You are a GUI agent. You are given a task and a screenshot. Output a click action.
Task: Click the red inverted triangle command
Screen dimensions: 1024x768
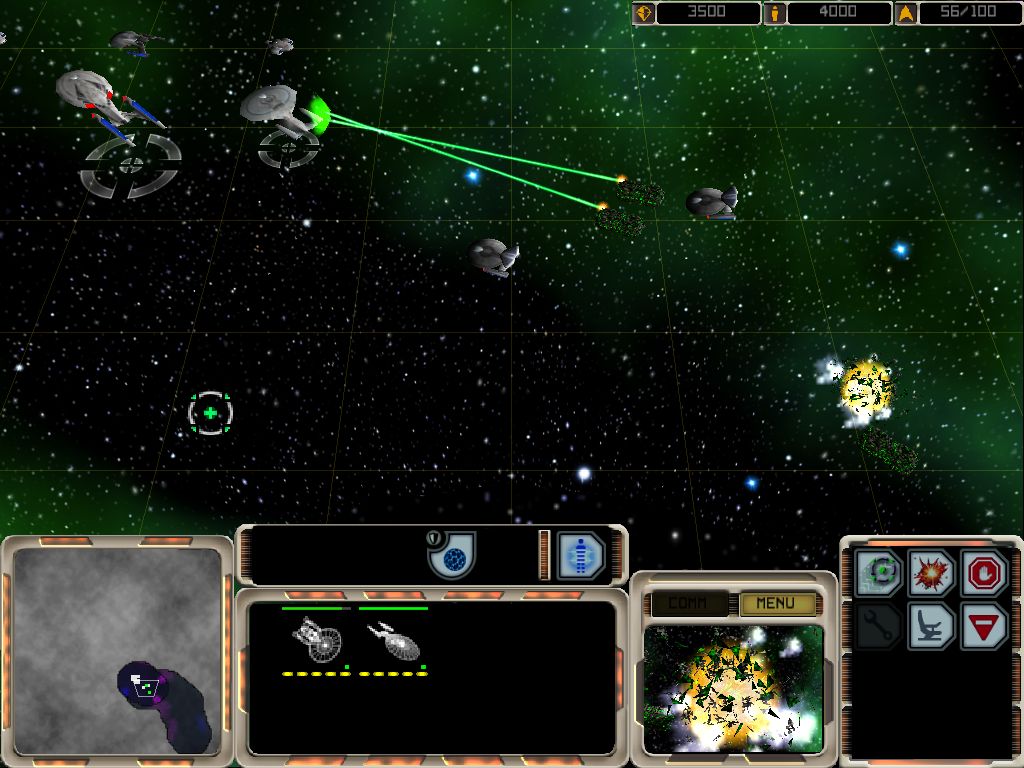984,627
